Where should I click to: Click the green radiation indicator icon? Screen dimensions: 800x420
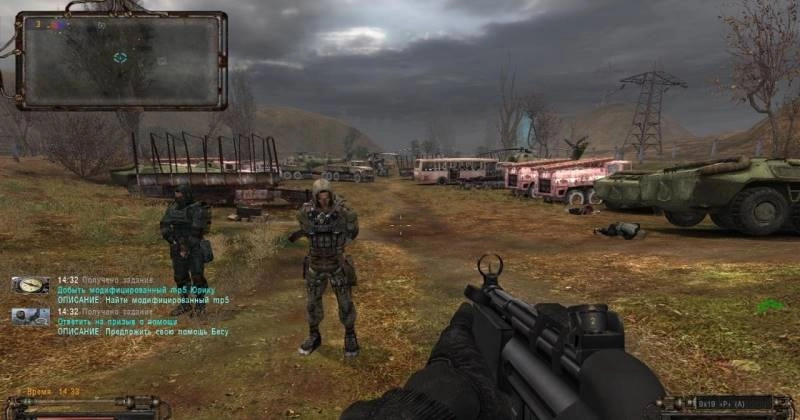click(x=769, y=307)
